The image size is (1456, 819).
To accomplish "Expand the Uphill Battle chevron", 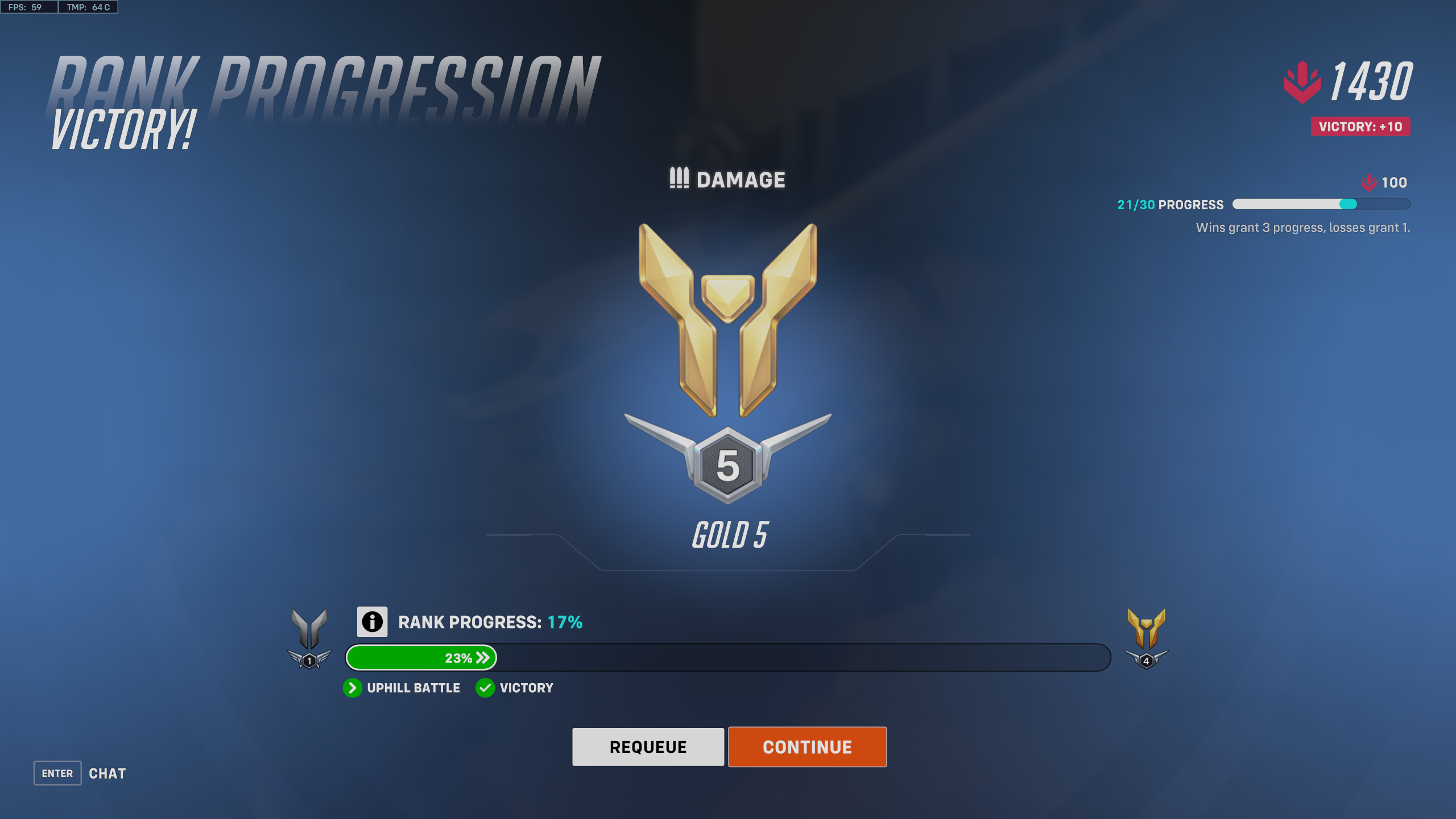I will point(353,688).
